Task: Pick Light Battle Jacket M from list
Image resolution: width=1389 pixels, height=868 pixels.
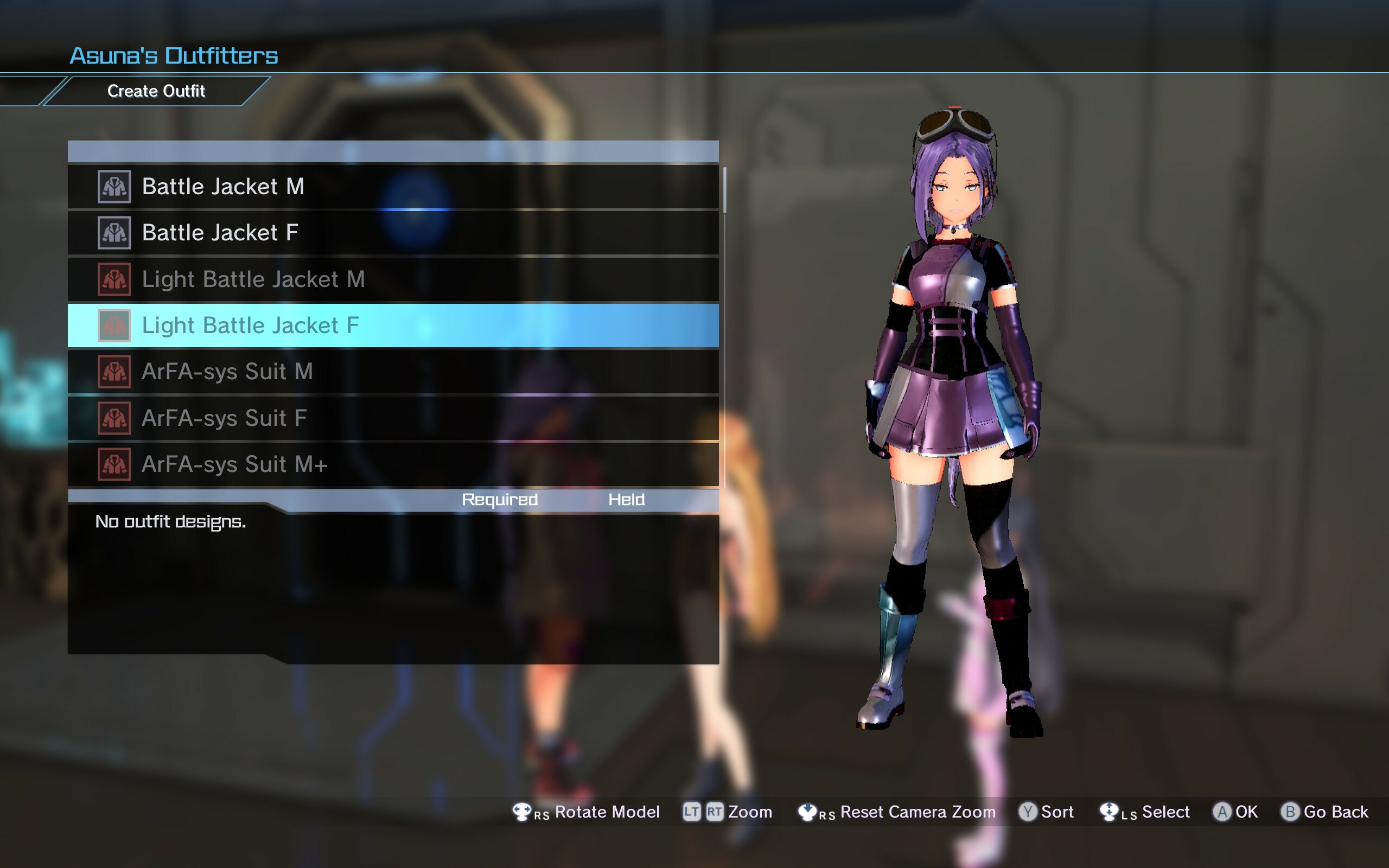Action: (393, 279)
